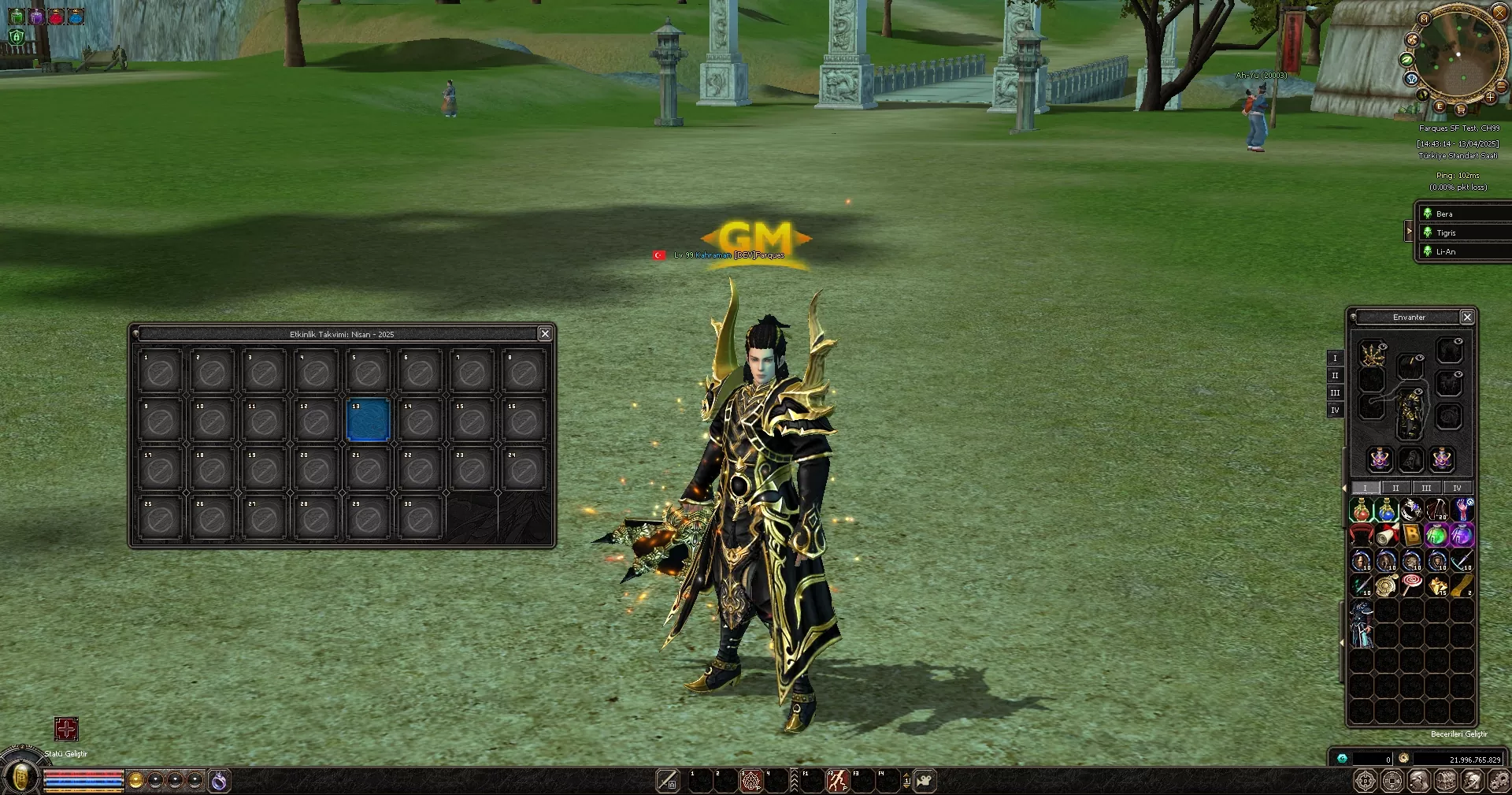Screen dimensions: 1512x795
Task: Click the ghost icon at the hotbar's end
Action: (924, 779)
